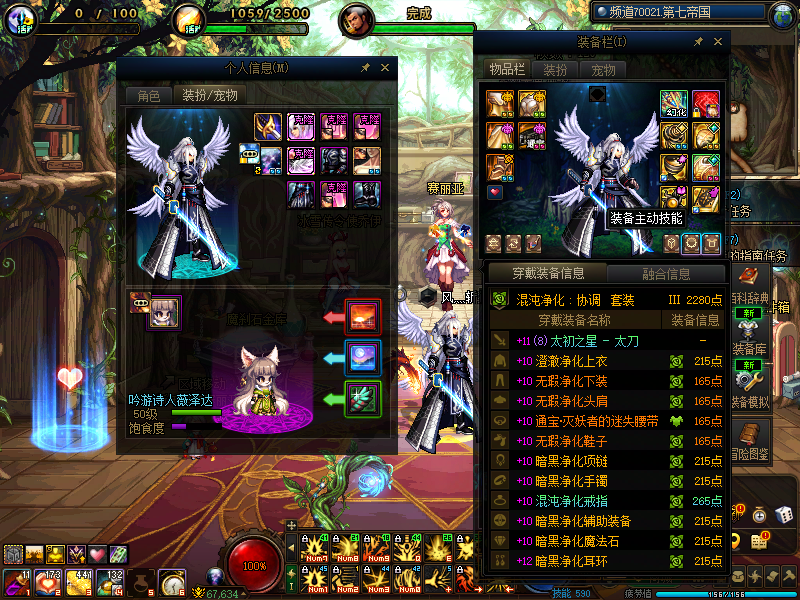Open the 宠物 tab in equipment window
Viewport: 800px width, 600px height.
pyautogui.click(x=603, y=70)
